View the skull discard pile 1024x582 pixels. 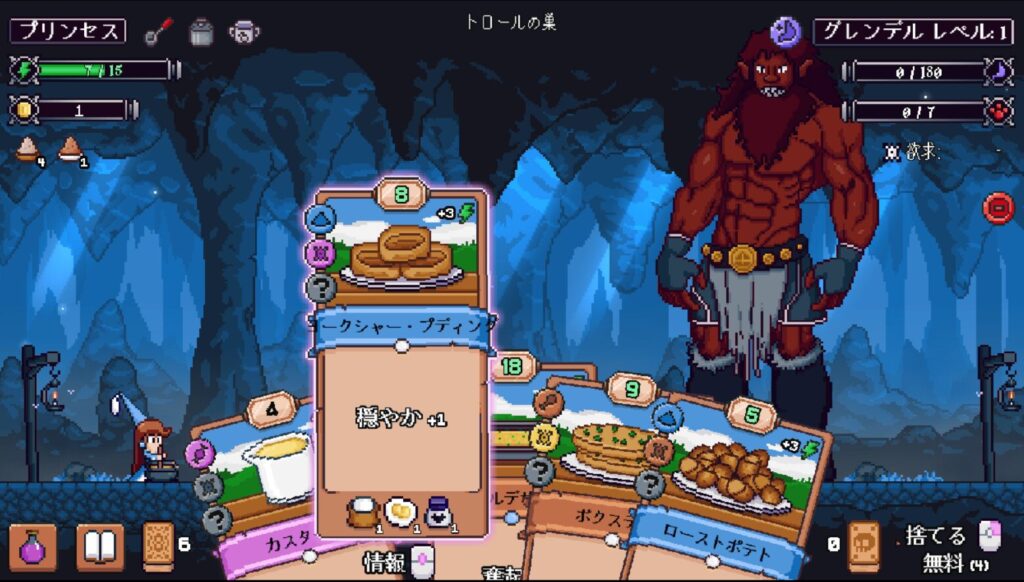coord(863,546)
